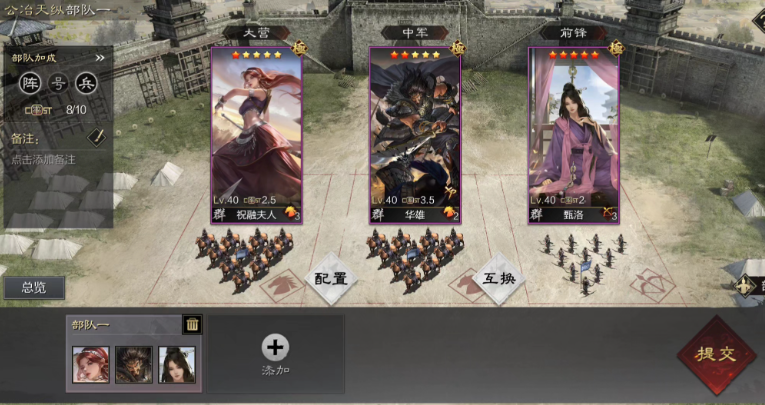Select the red-haired portrait in 部队一
765x405 pixels.
coord(91,364)
